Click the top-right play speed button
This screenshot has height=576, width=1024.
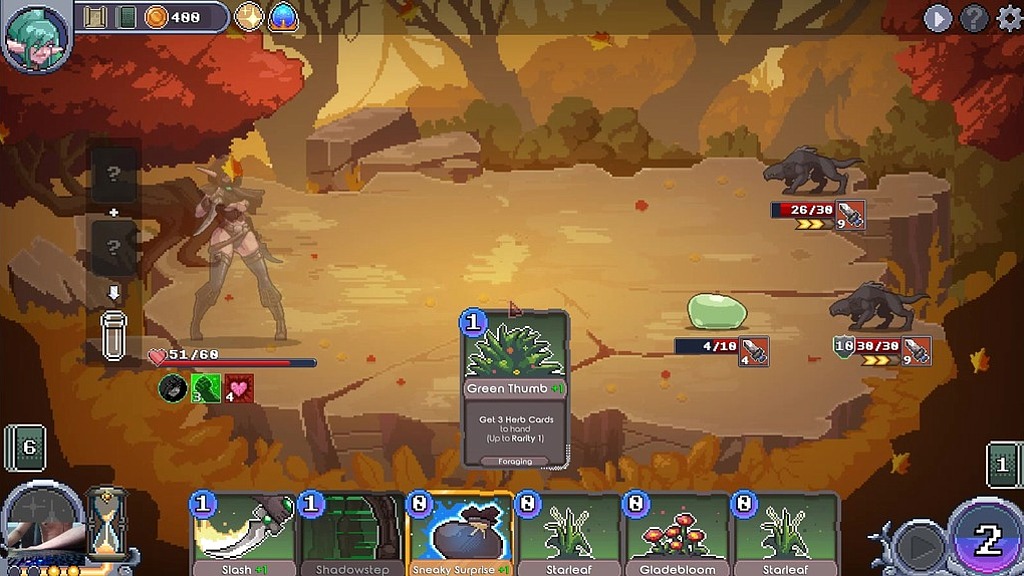click(937, 18)
